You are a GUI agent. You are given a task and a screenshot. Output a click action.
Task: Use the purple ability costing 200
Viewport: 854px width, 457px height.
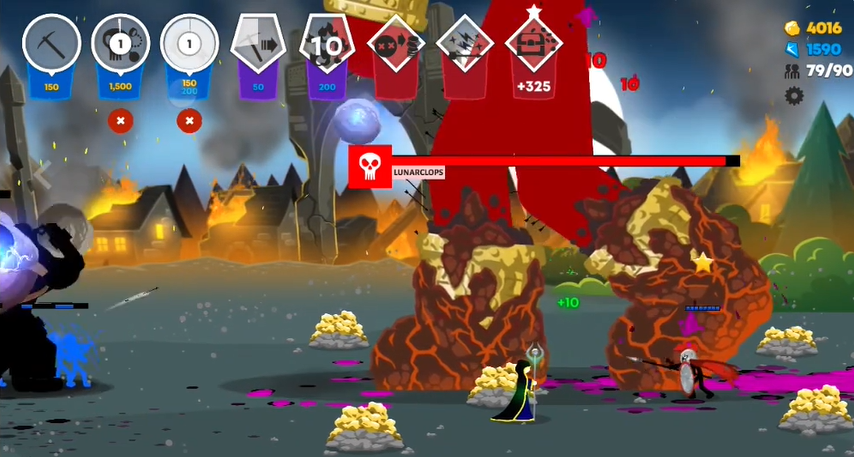click(x=327, y=48)
